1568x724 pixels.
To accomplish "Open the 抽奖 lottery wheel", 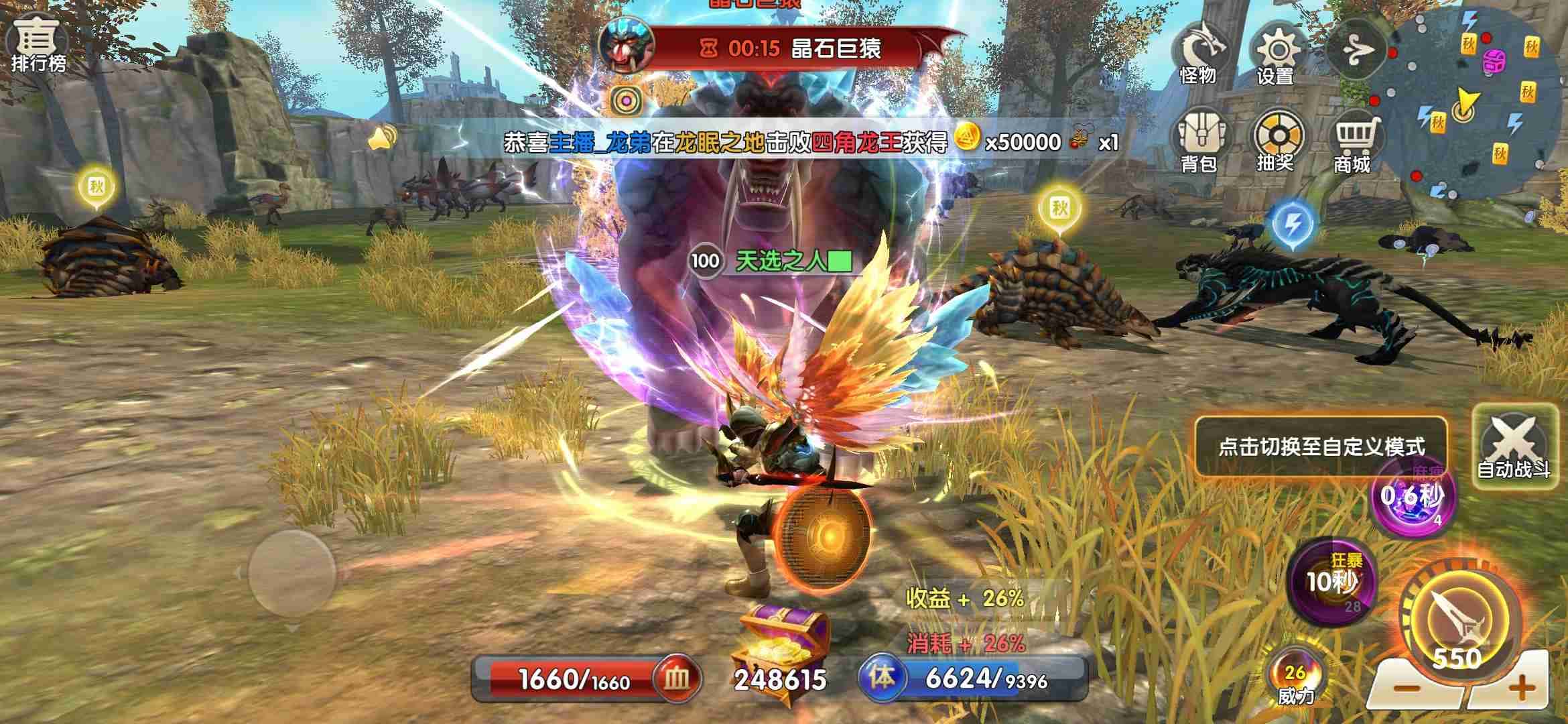I will click(1277, 140).
